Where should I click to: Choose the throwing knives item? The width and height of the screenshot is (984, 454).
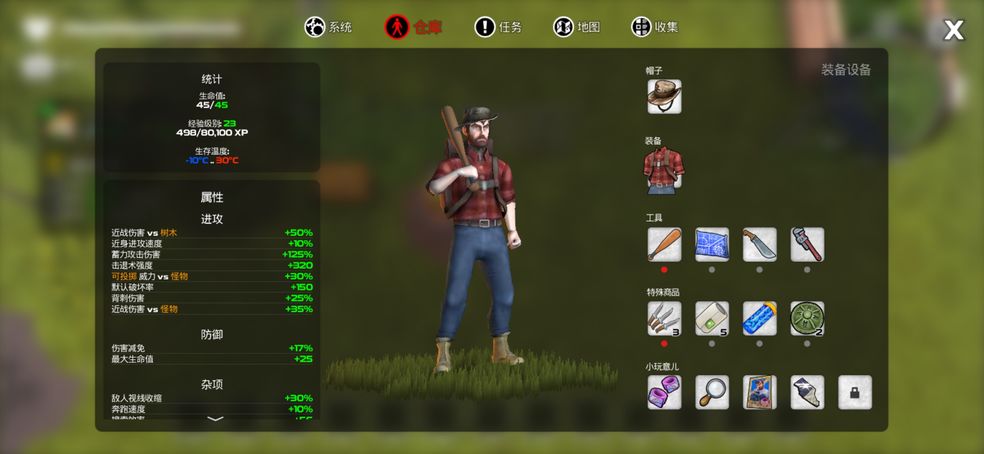[664, 318]
